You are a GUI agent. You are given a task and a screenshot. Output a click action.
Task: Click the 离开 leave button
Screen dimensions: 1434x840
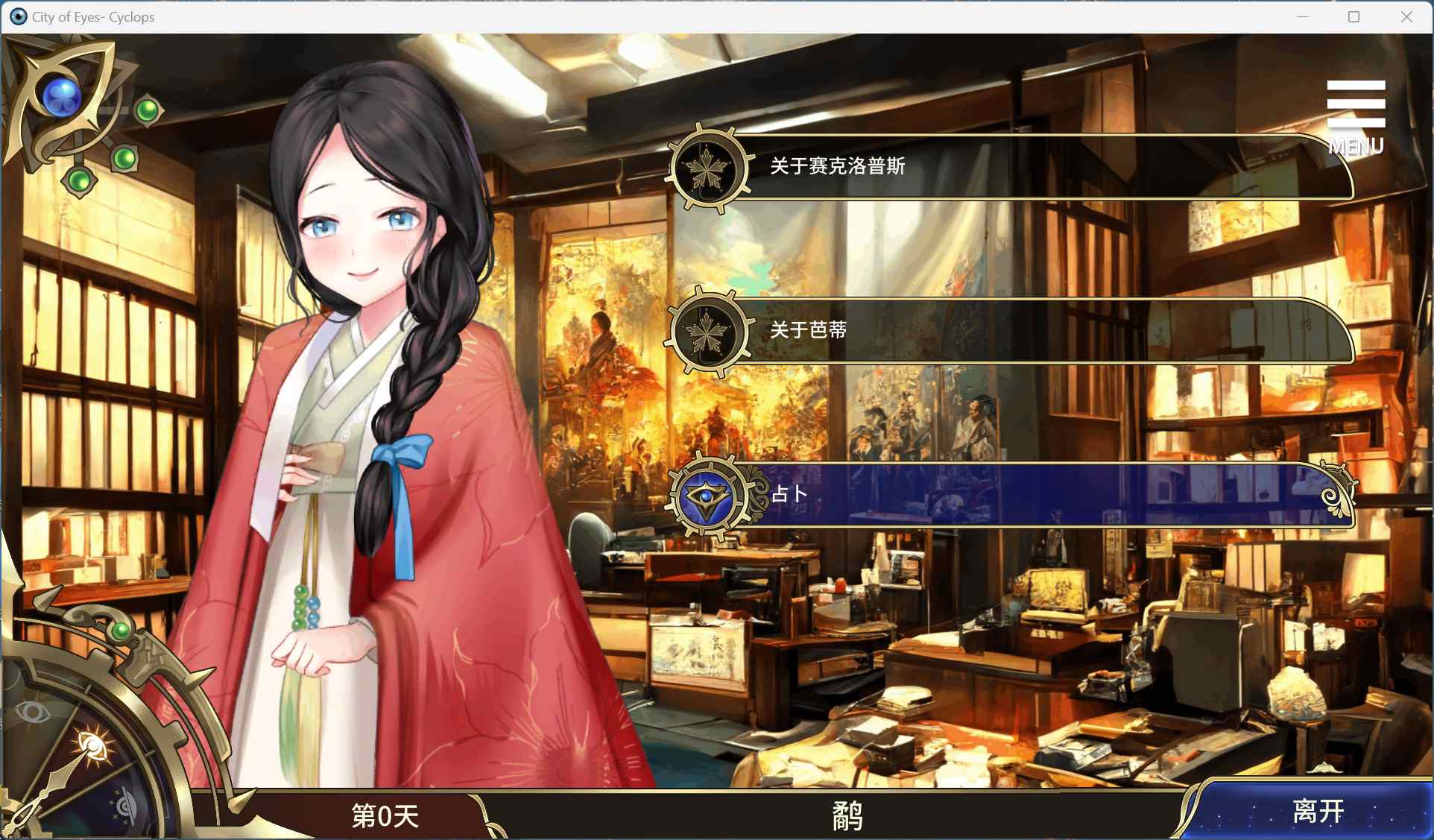point(1317,811)
